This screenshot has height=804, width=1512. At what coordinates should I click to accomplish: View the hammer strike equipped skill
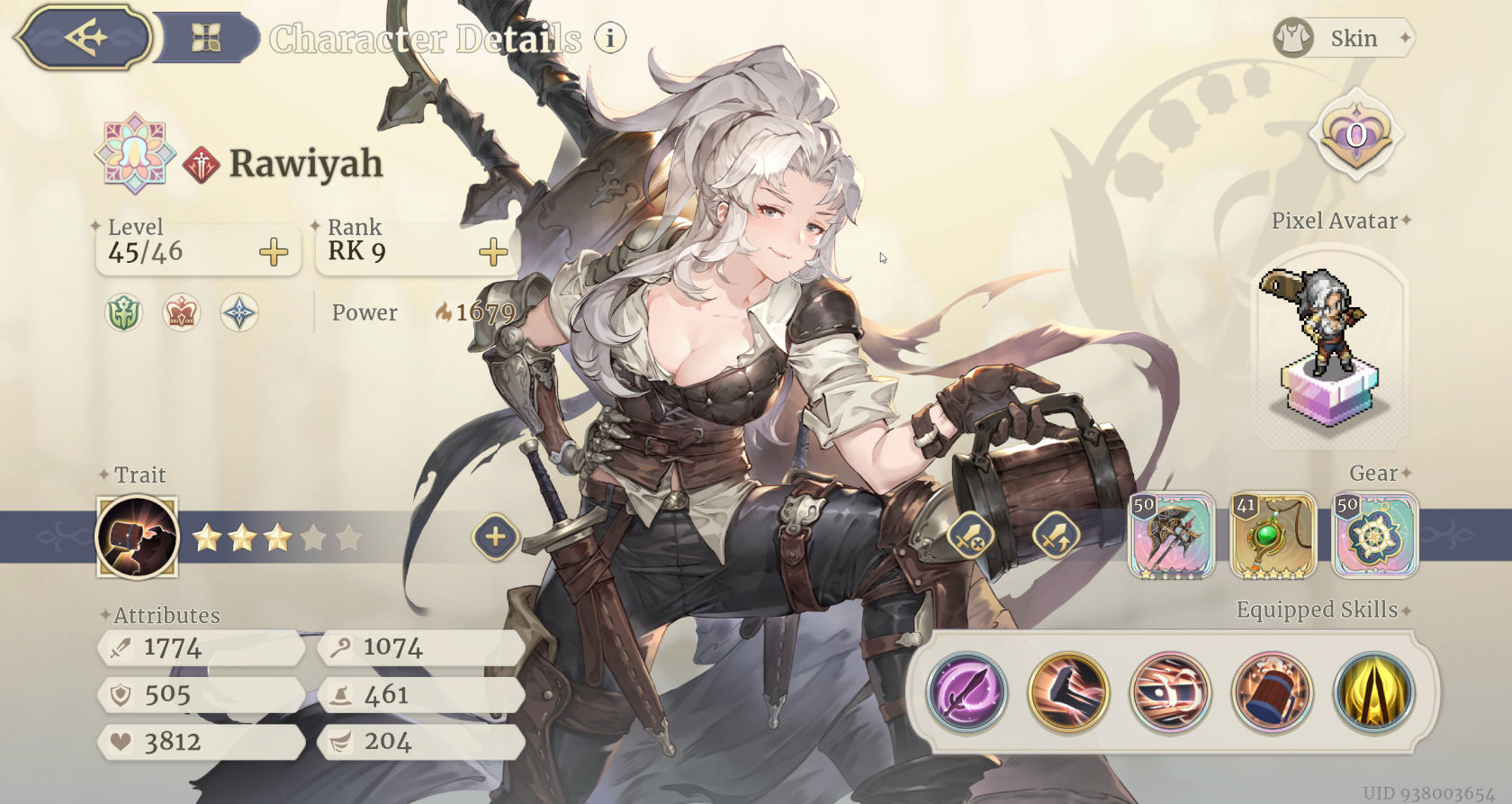coord(1069,692)
